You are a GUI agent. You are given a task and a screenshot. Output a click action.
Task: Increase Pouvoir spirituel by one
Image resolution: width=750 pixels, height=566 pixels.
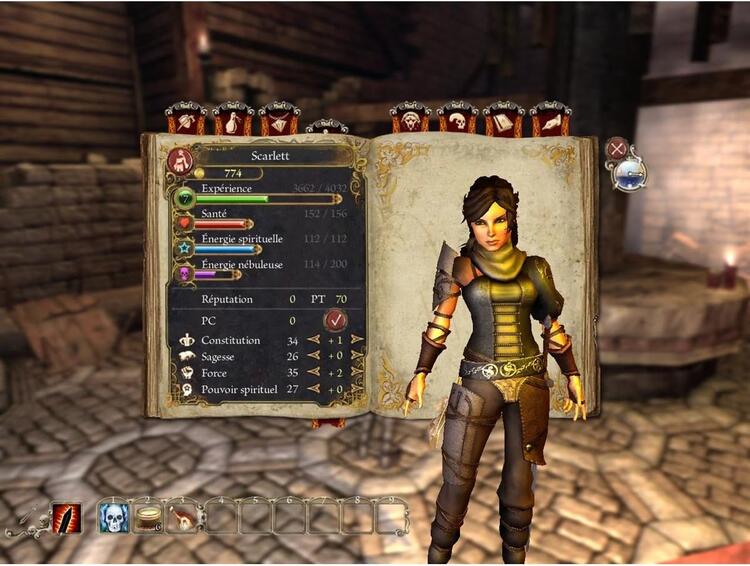pos(357,389)
